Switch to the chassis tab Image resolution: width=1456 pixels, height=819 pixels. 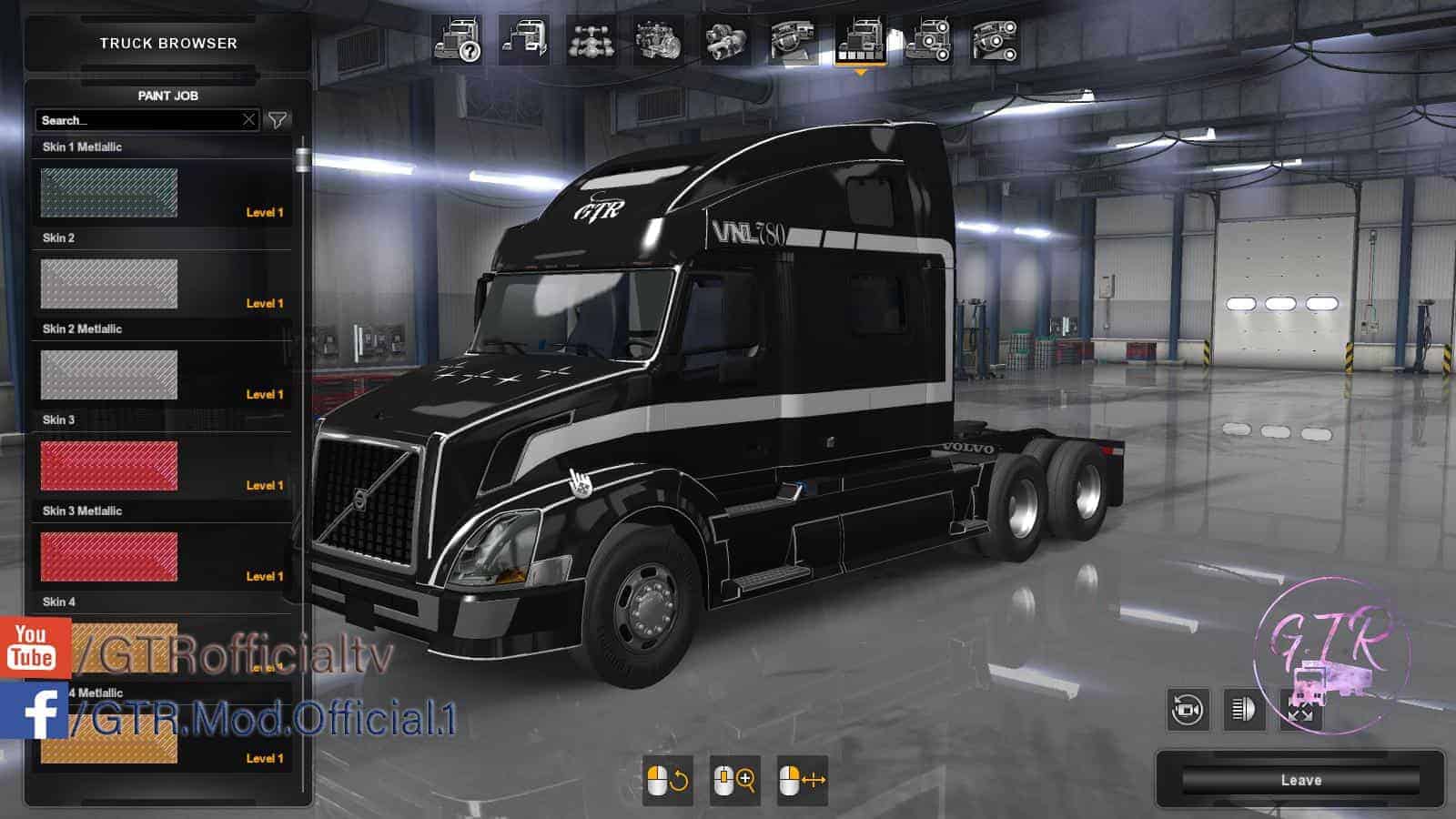click(591, 41)
